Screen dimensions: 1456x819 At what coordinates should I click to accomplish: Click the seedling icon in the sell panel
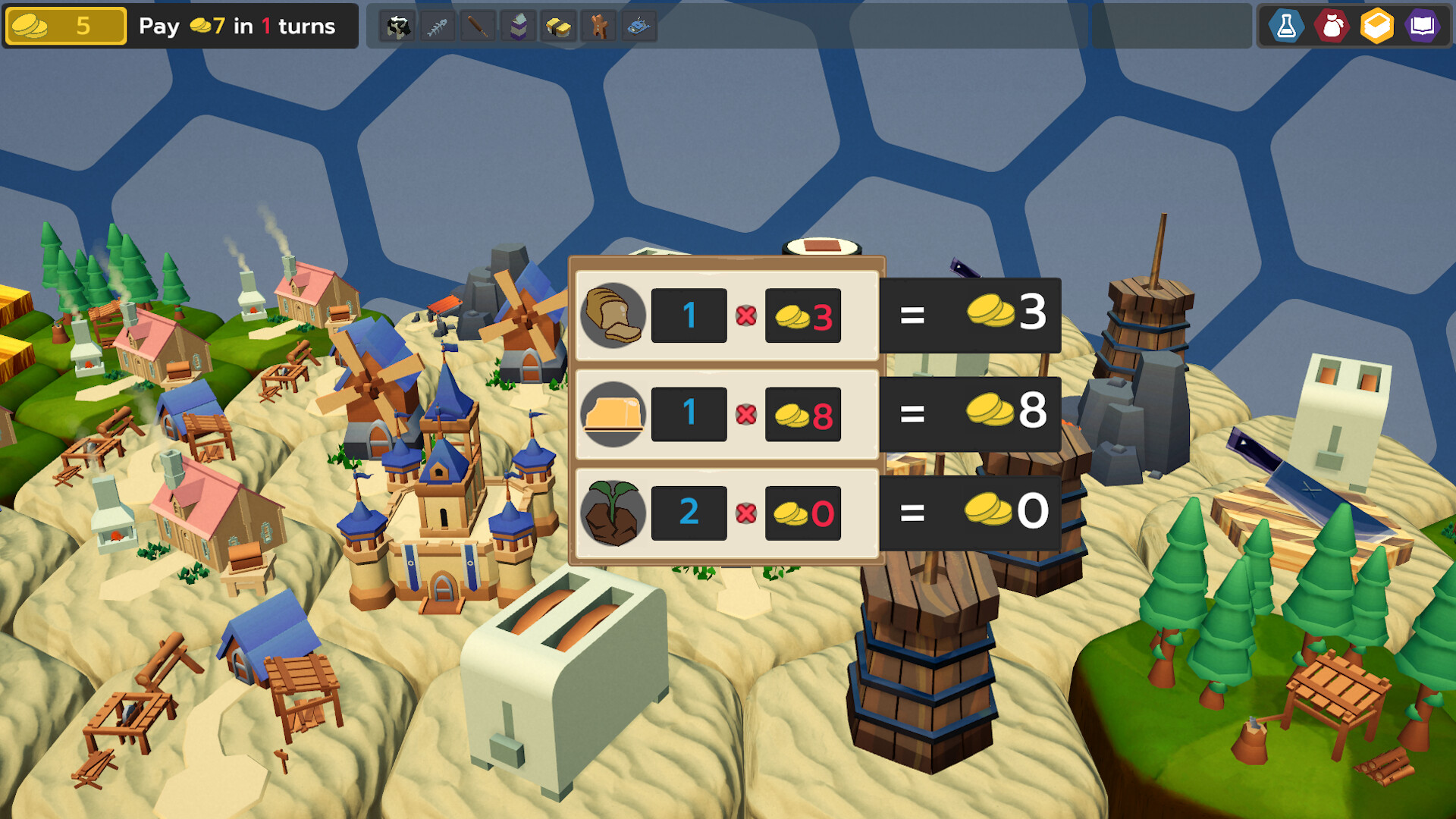pos(613,512)
